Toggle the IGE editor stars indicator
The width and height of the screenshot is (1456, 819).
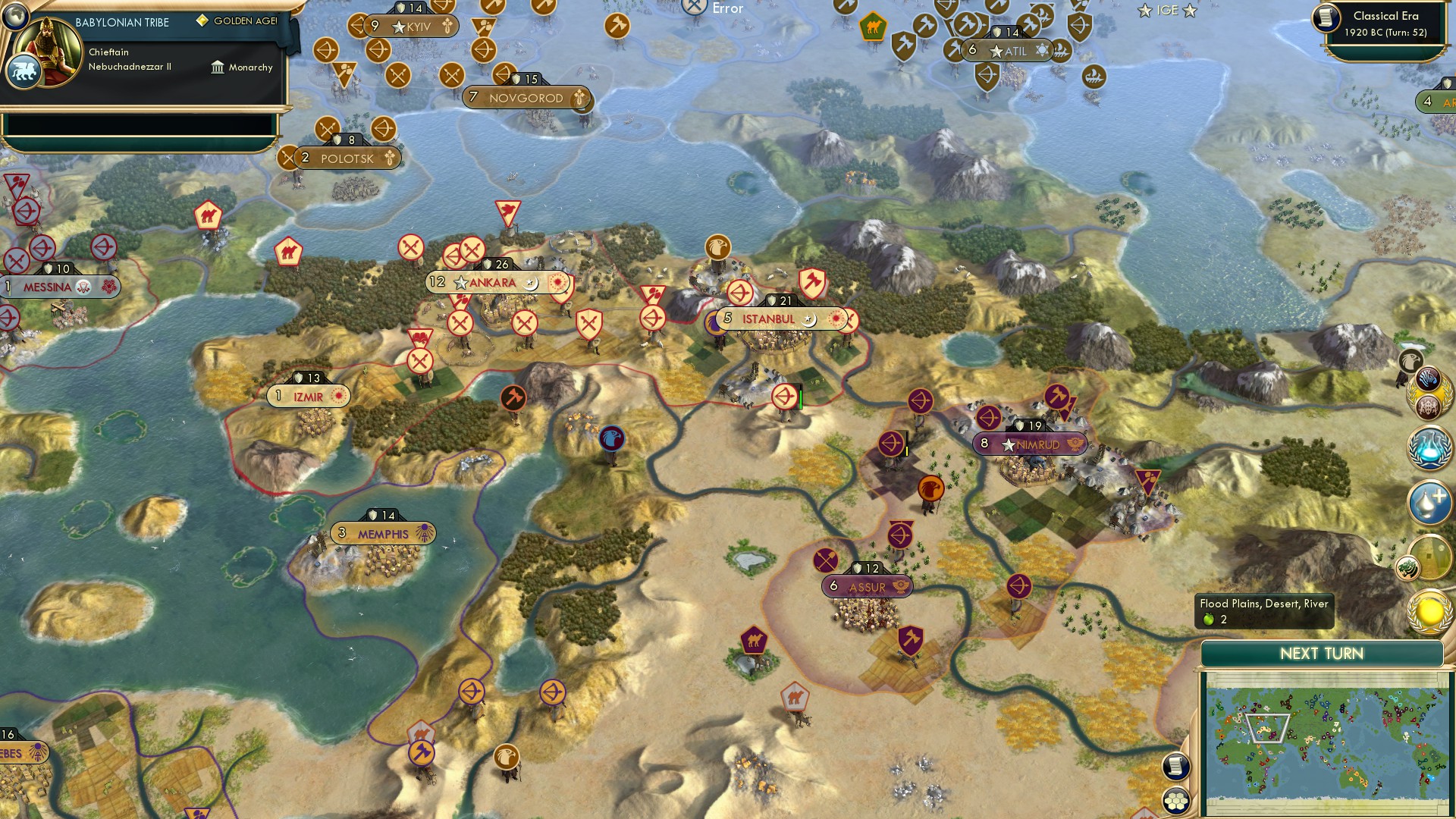[x=1166, y=11]
